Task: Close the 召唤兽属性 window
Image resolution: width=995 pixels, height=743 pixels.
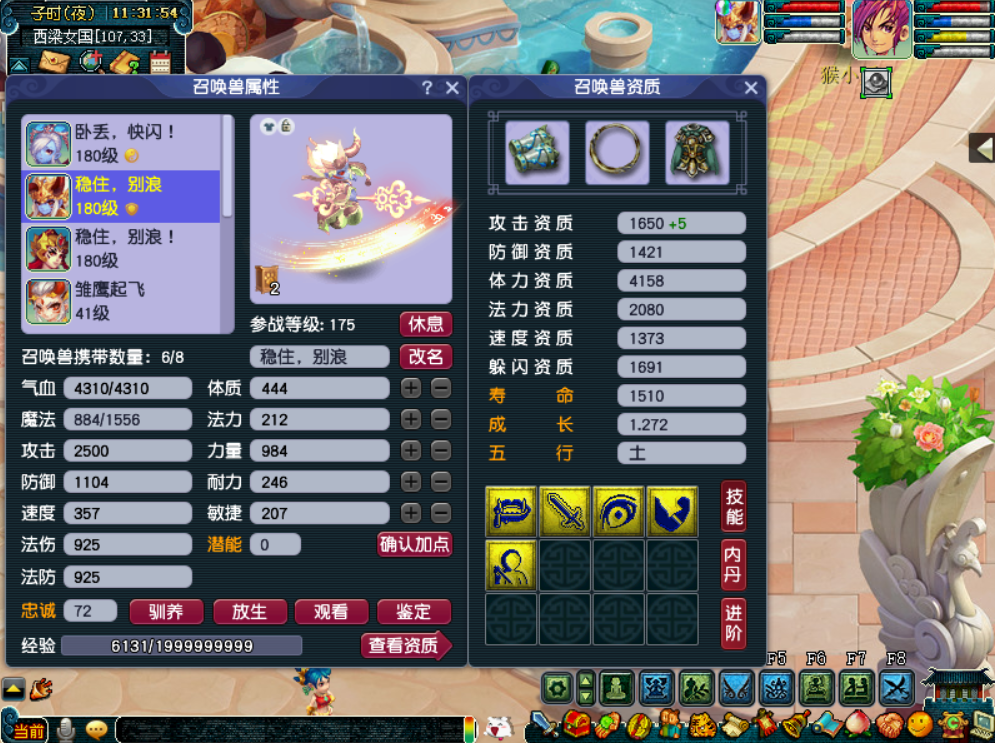Action: pos(452,88)
